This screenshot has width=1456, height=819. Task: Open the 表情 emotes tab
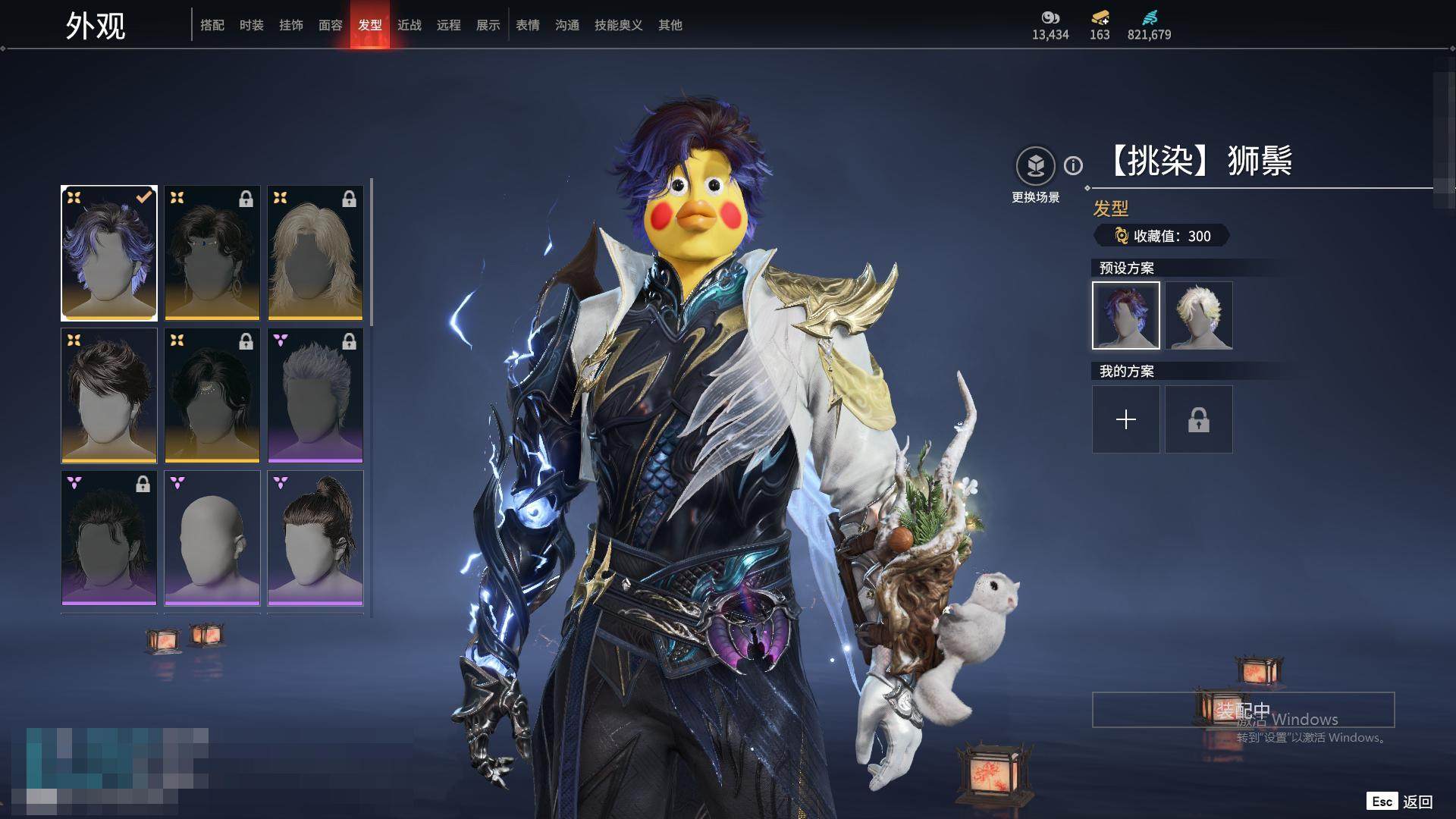point(528,25)
